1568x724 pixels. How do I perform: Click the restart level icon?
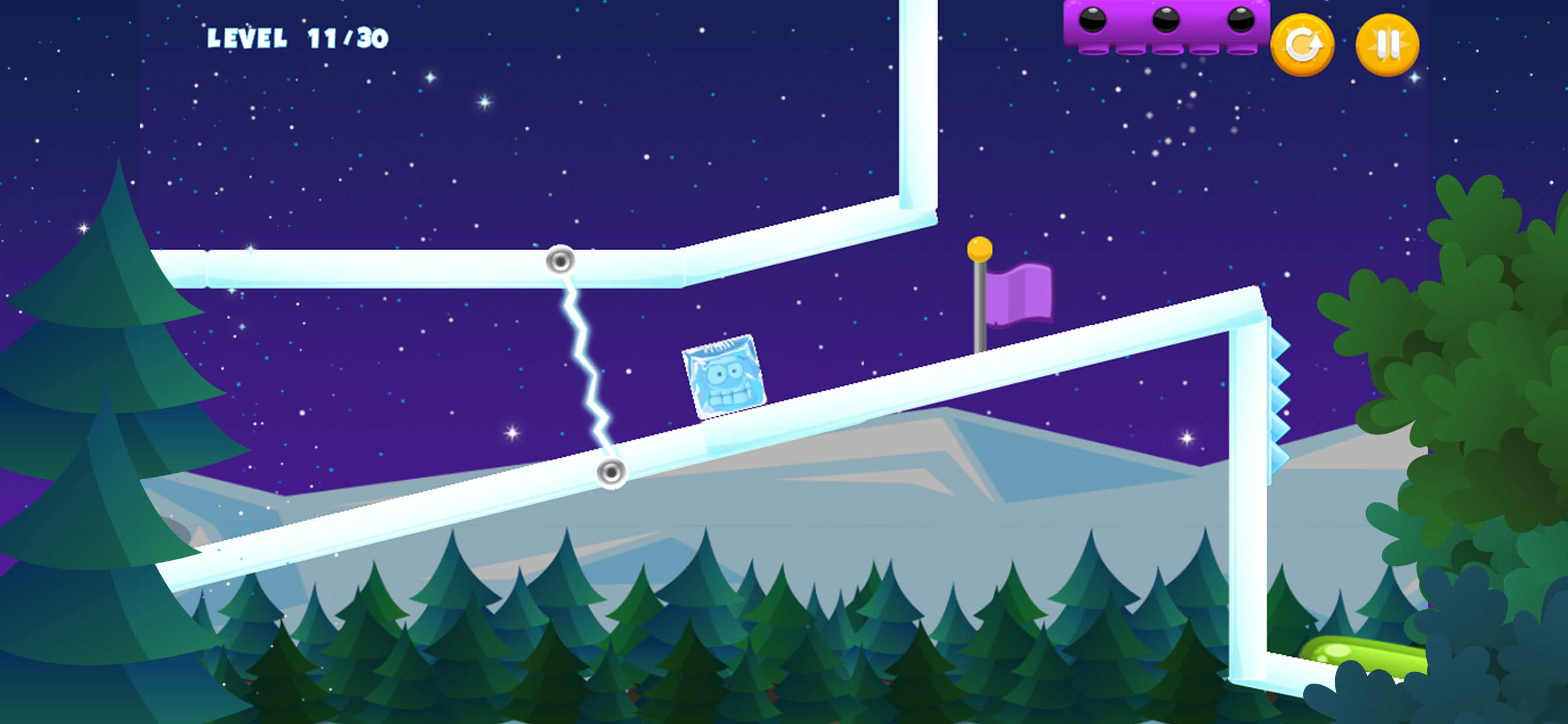[1303, 45]
